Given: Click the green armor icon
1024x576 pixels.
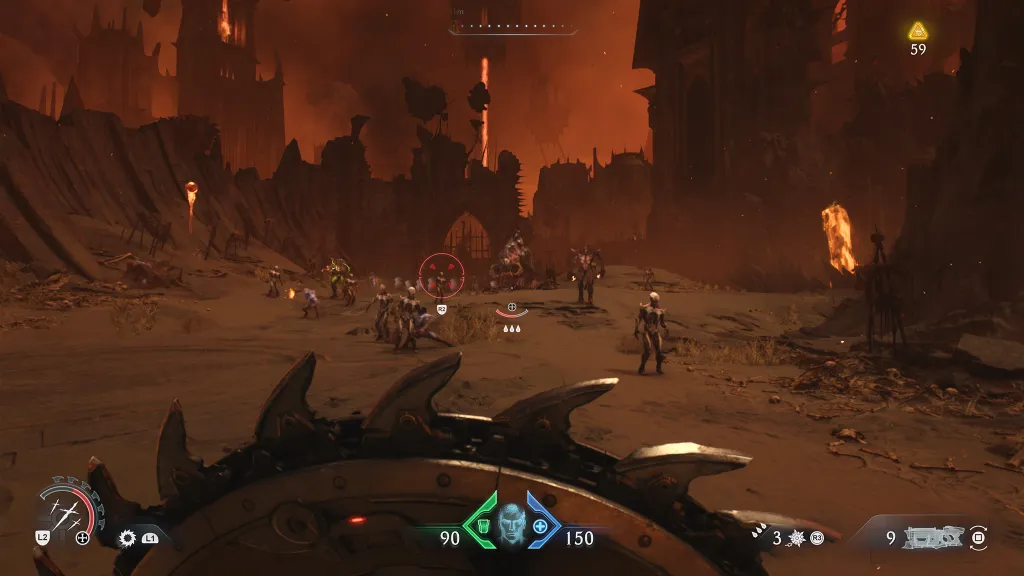Looking at the screenshot, I should (x=481, y=526).
